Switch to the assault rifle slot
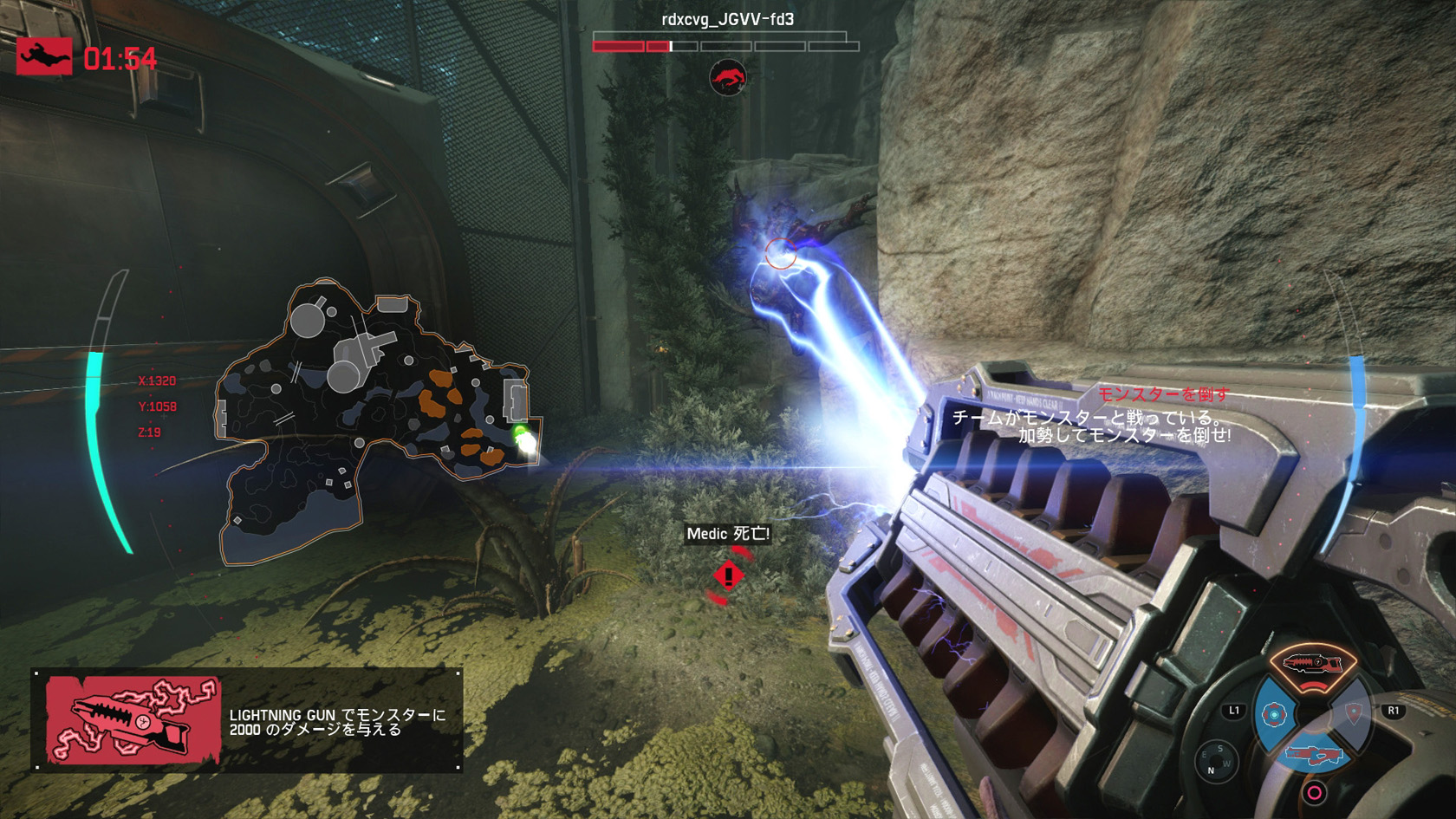 (x=1314, y=756)
